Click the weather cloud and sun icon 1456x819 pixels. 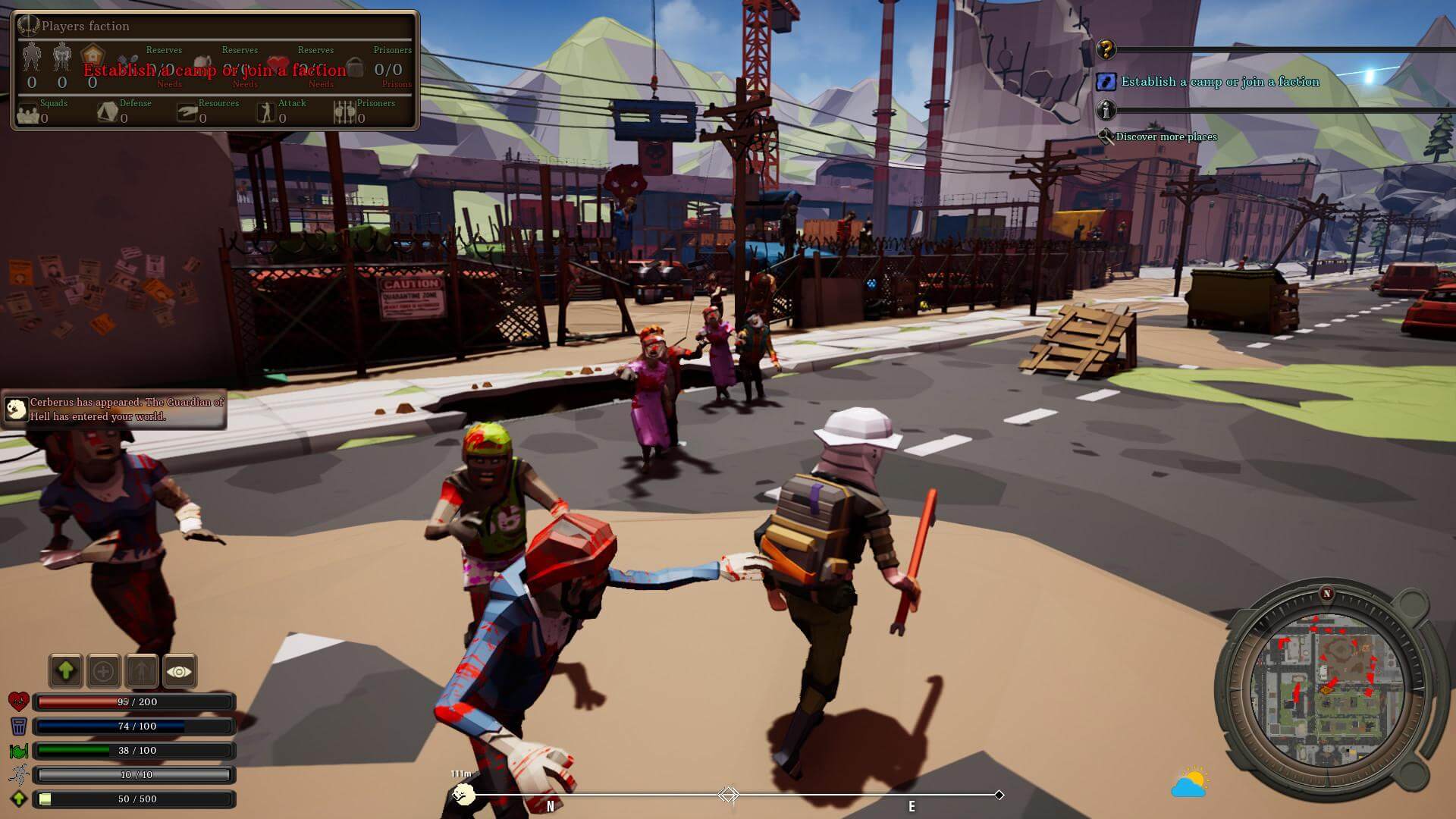pyautogui.click(x=1189, y=783)
